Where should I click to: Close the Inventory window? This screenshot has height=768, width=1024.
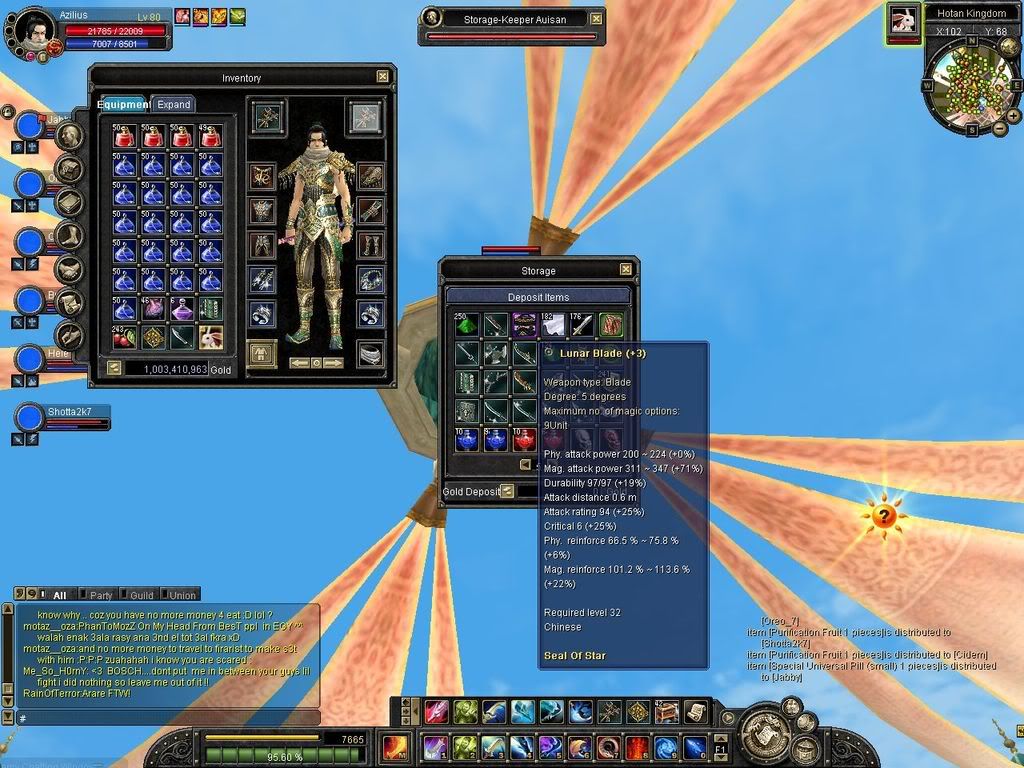coord(383,76)
